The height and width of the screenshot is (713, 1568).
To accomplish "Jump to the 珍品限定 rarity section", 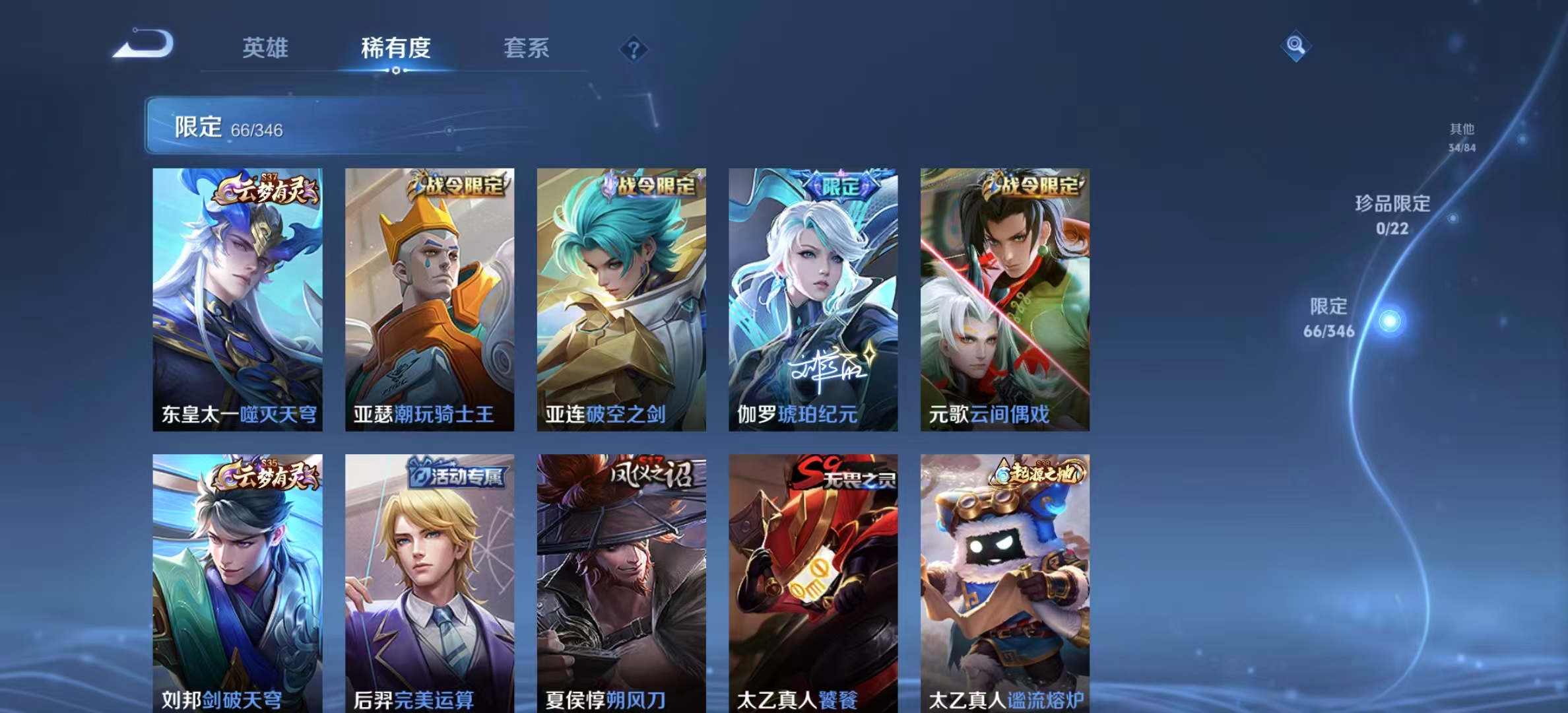I will pyautogui.click(x=1392, y=214).
